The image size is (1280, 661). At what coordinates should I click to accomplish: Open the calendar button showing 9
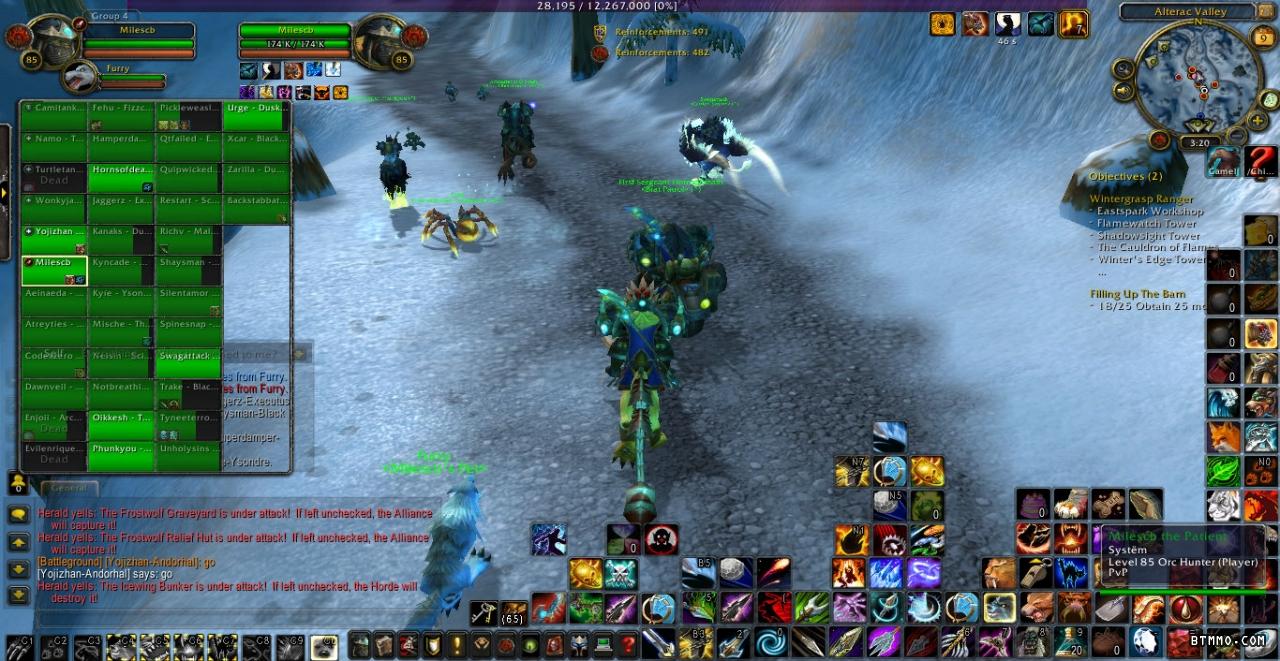click(x=1262, y=38)
